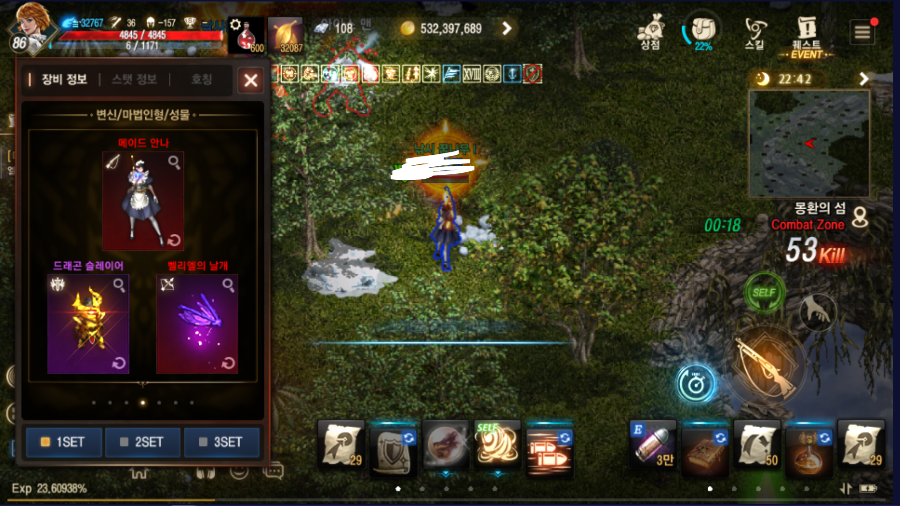Switch to the 스탯 정보 tab
The image size is (900, 506).
click(134, 80)
